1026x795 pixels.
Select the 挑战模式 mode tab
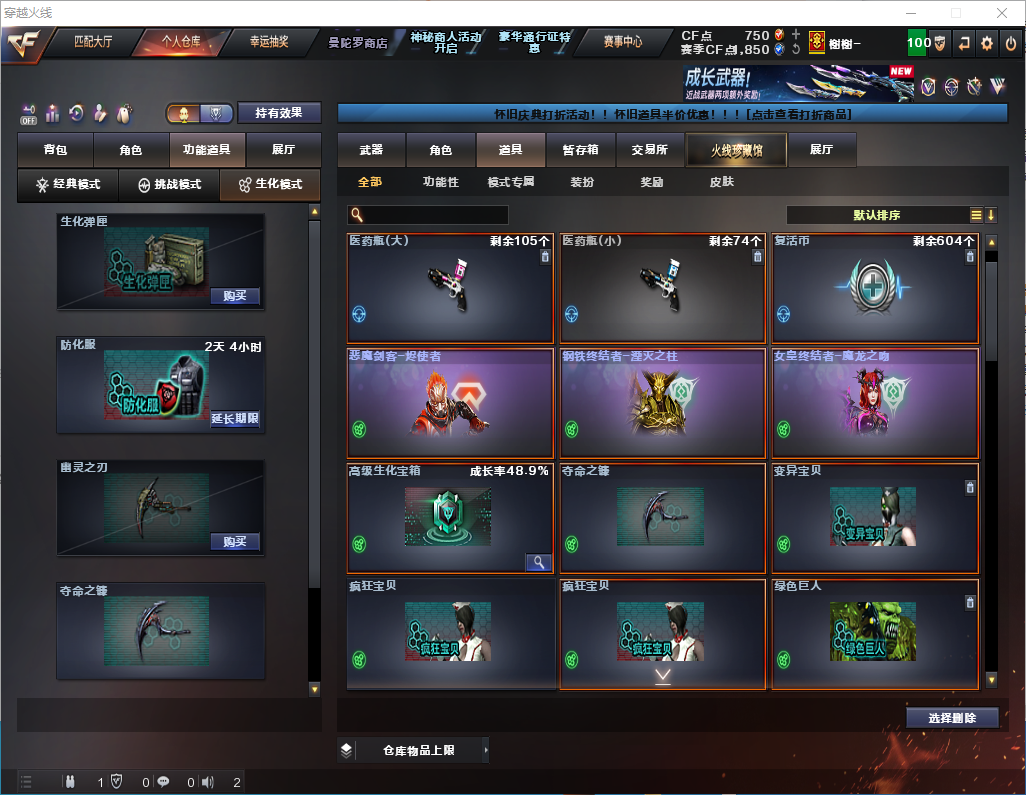pos(169,185)
